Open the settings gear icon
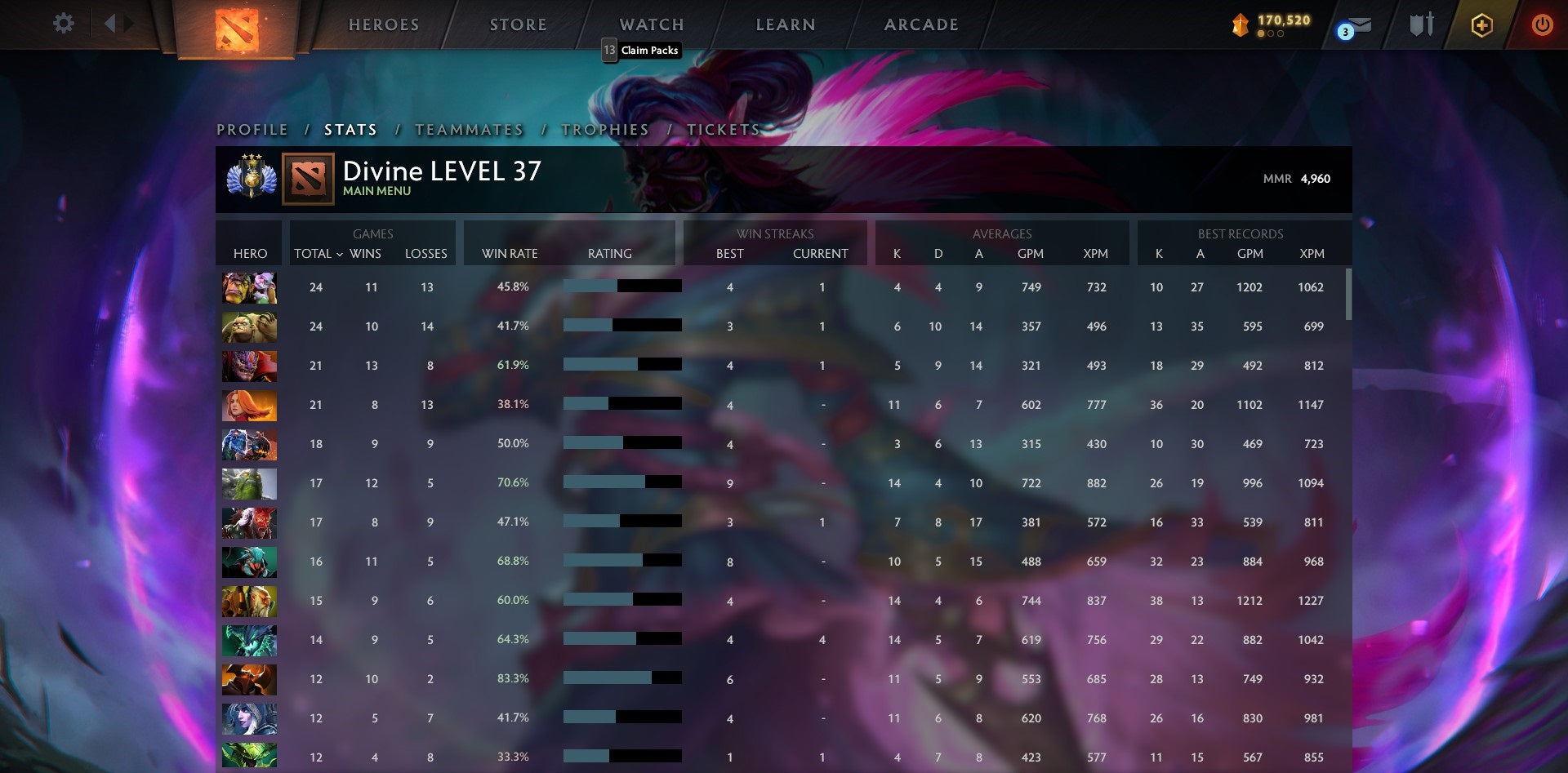Screen dimensions: 1568x773 63,24
